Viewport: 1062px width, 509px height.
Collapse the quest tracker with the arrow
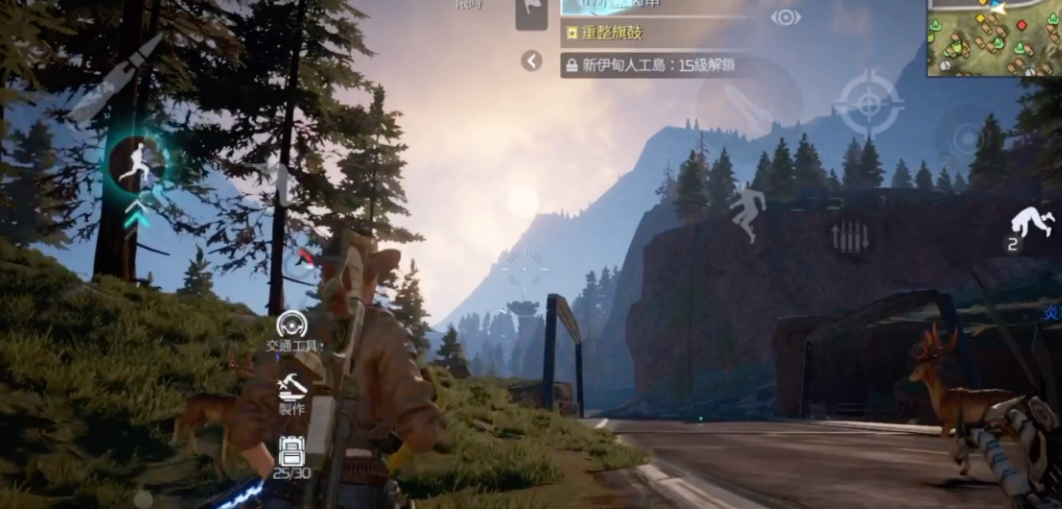[x=532, y=62]
